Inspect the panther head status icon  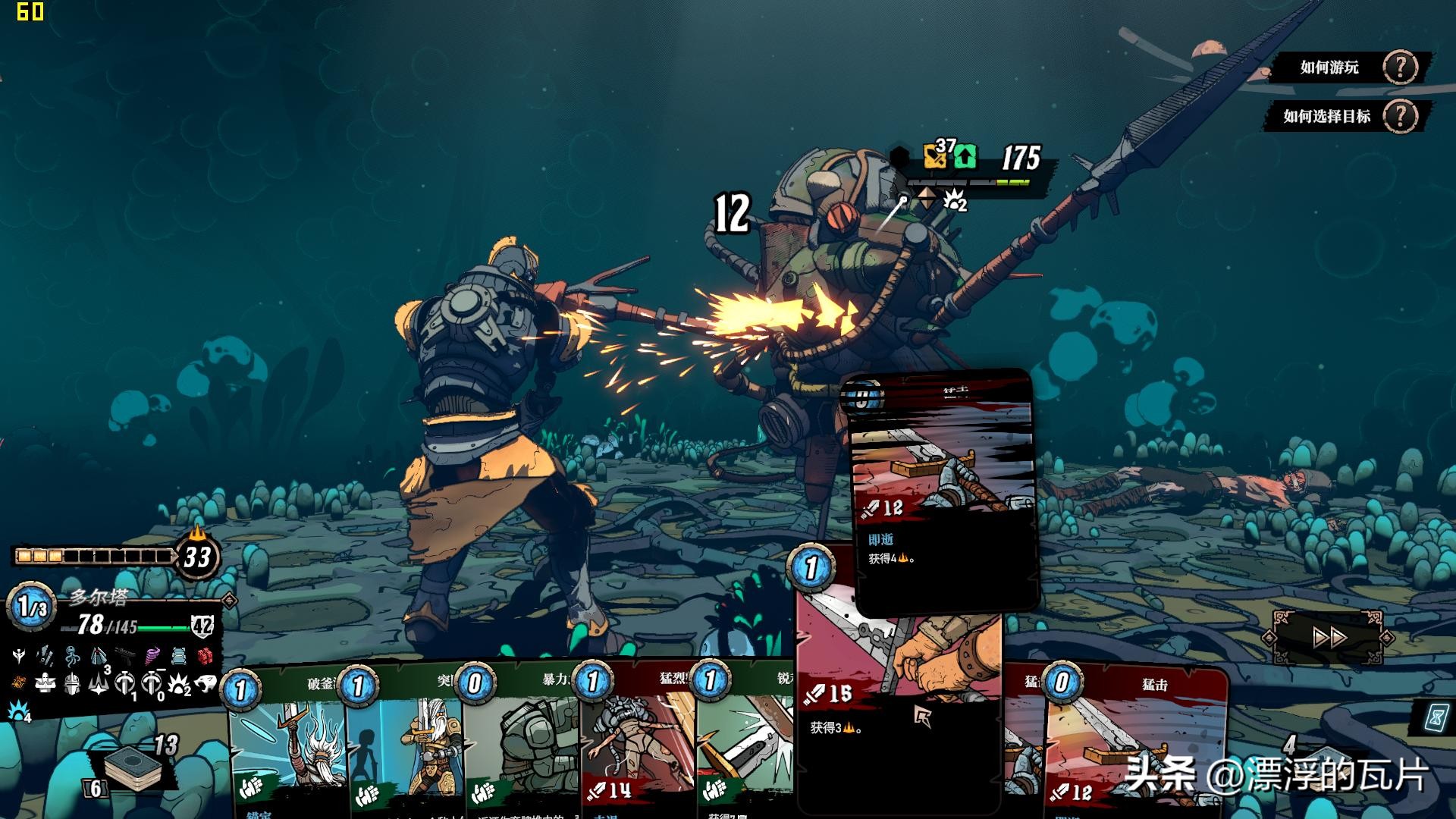pos(206,684)
